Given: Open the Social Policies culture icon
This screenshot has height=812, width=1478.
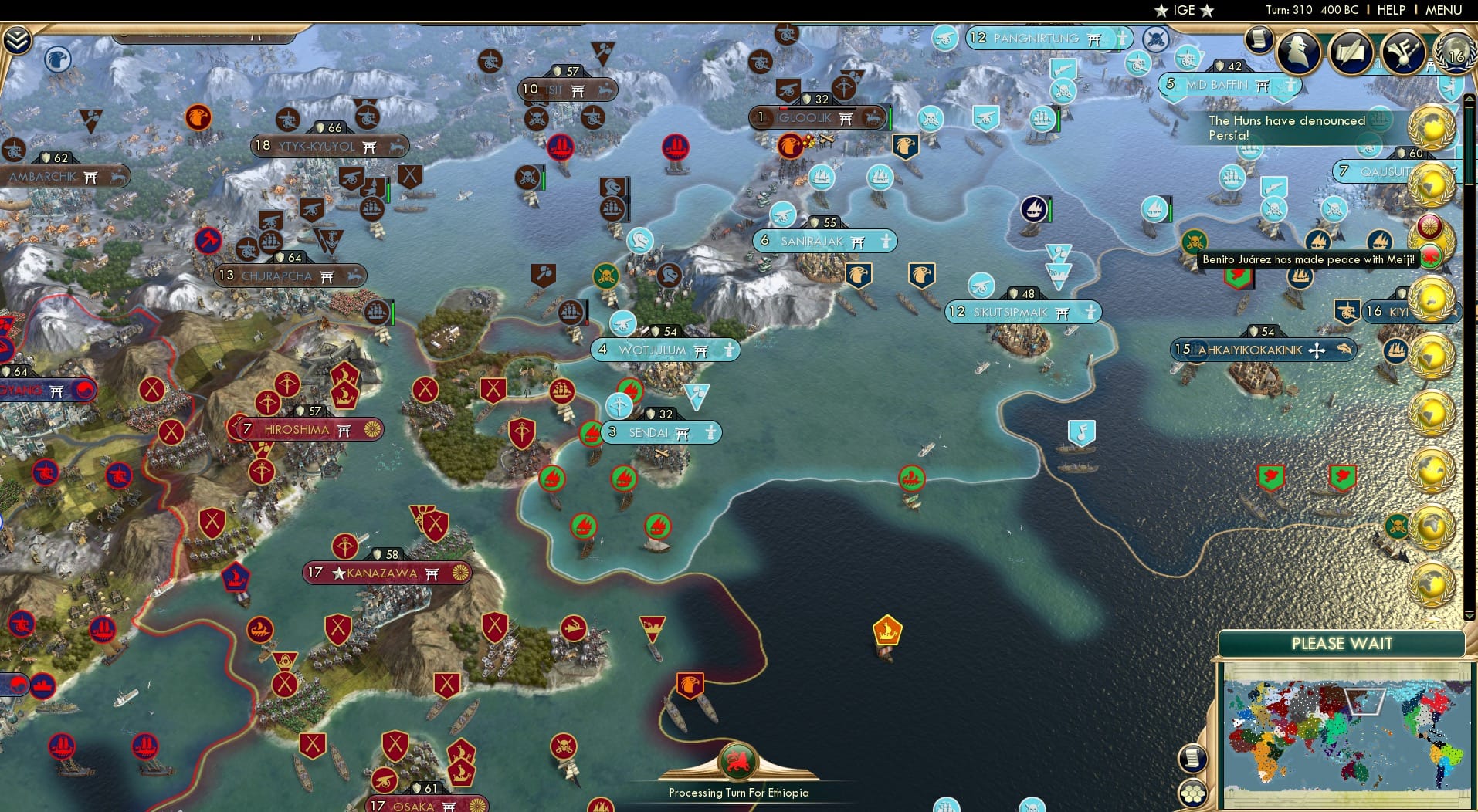Looking at the screenshot, I should point(1402,52).
